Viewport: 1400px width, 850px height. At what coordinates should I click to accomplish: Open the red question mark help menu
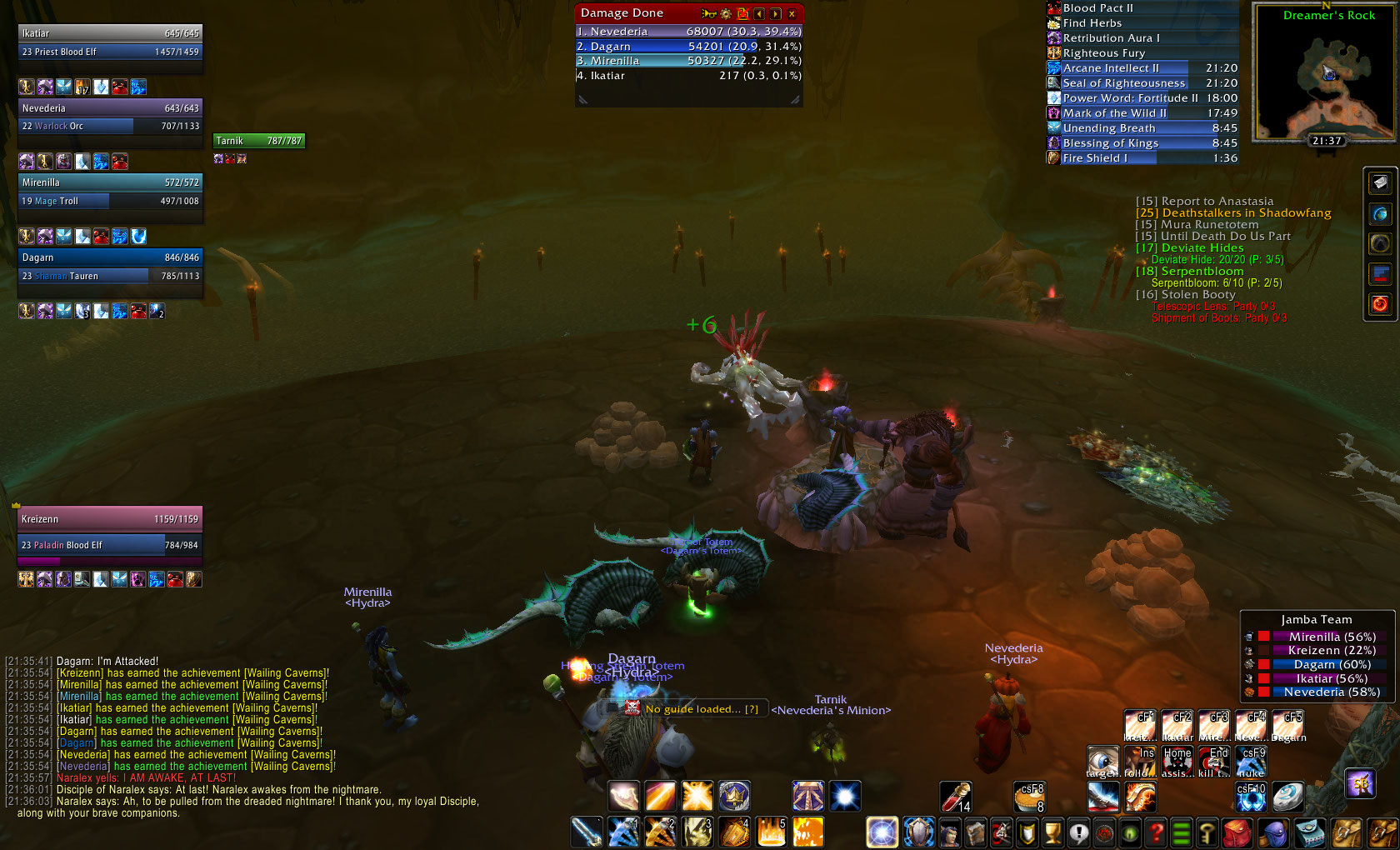coord(1156,832)
